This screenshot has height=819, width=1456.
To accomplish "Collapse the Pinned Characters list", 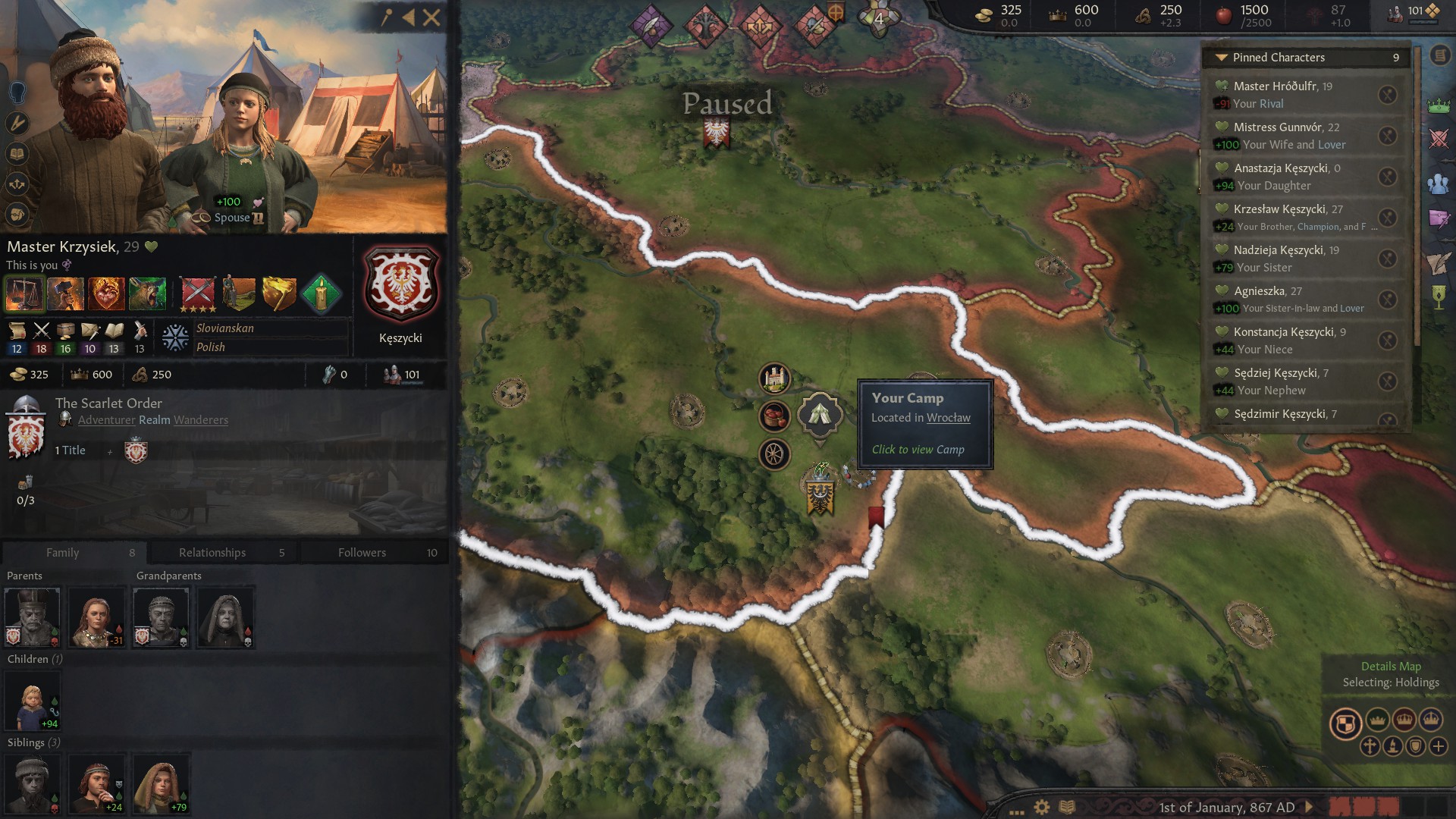I will tap(1221, 58).
